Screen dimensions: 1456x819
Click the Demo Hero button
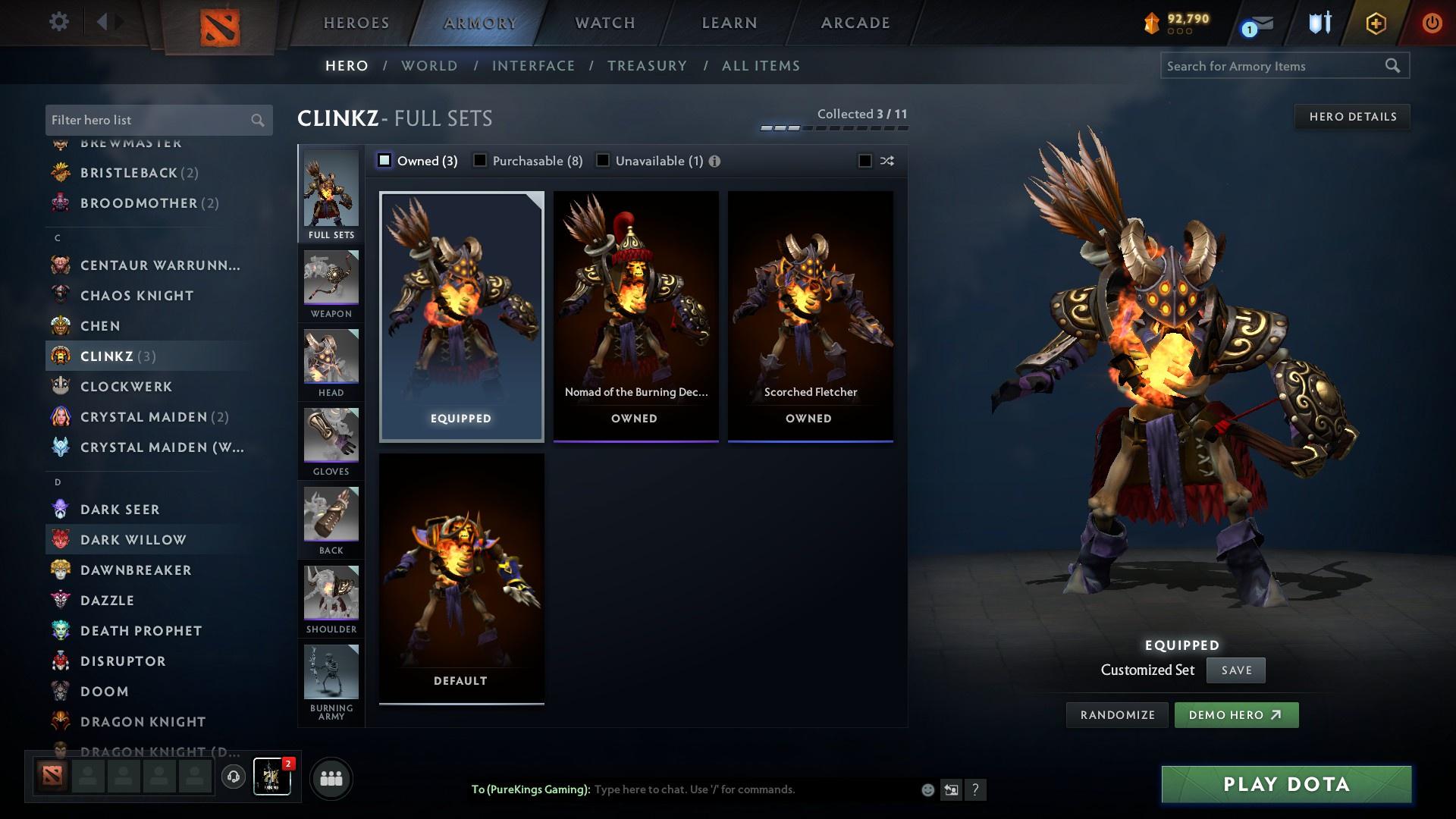(1236, 714)
